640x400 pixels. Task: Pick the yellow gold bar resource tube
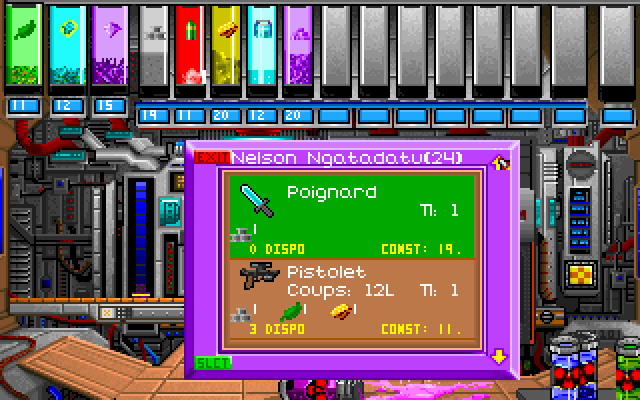225,45
